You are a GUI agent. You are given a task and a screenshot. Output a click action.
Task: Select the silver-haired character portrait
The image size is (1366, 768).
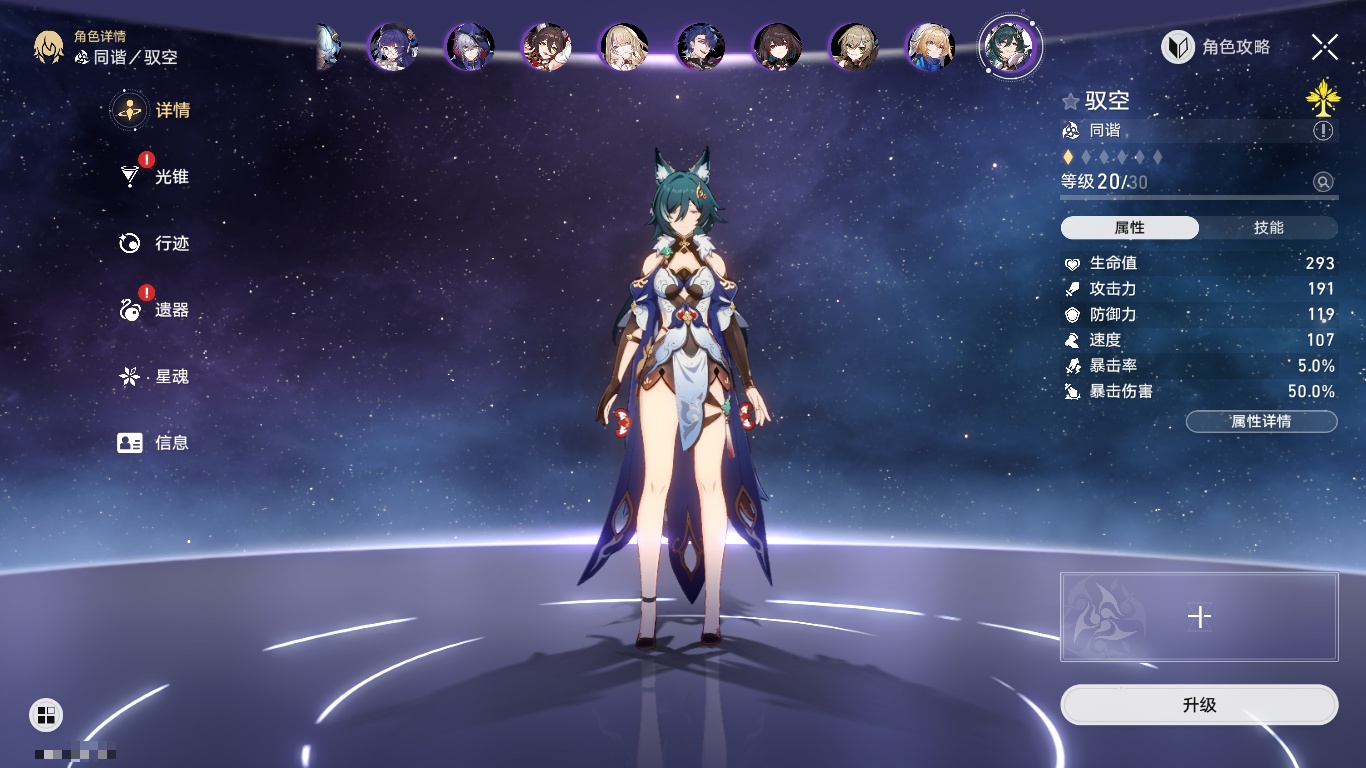pyautogui.click(x=469, y=46)
